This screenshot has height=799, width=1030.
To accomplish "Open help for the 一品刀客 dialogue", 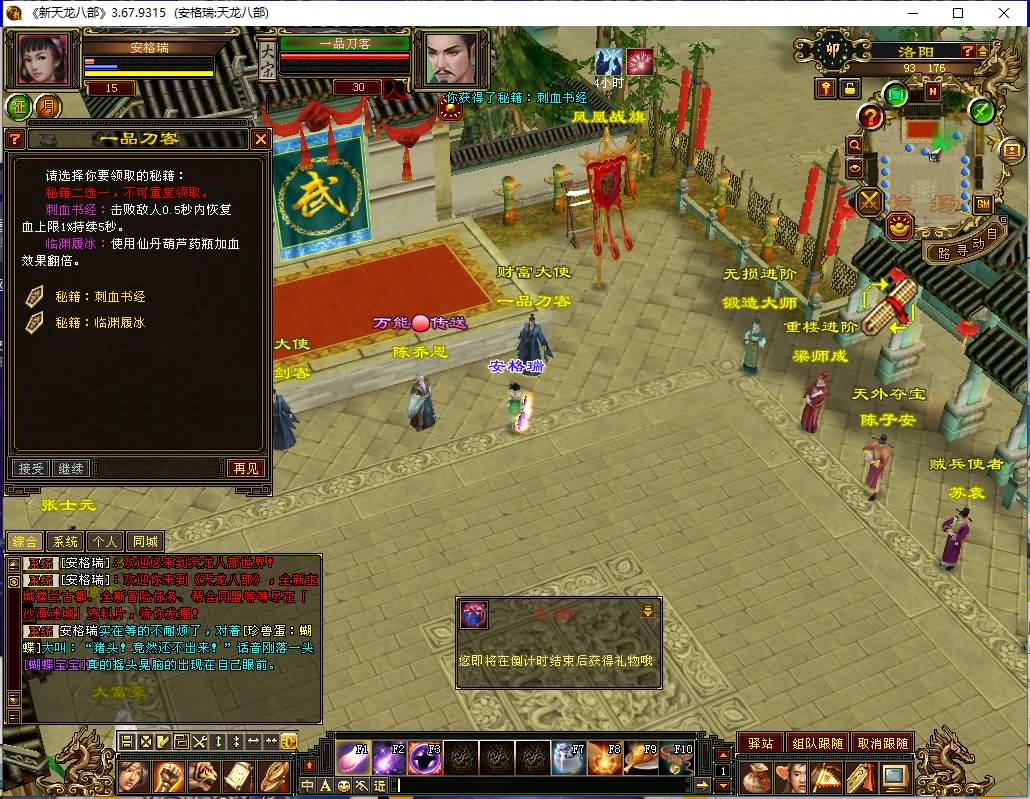I will [x=15, y=139].
